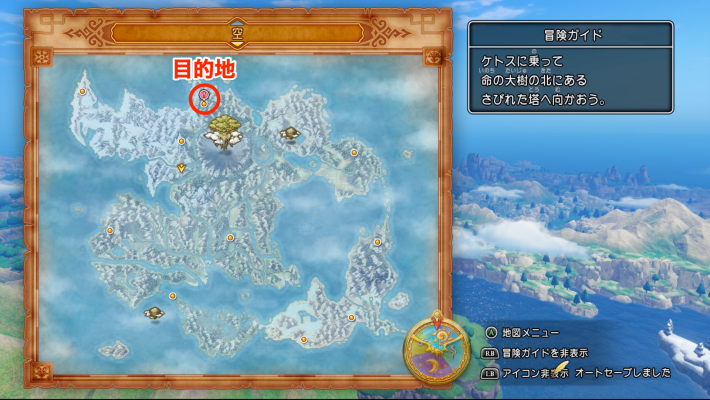Select the floating island icon east of the great tree
This screenshot has width=710, height=400.
[x=290, y=133]
